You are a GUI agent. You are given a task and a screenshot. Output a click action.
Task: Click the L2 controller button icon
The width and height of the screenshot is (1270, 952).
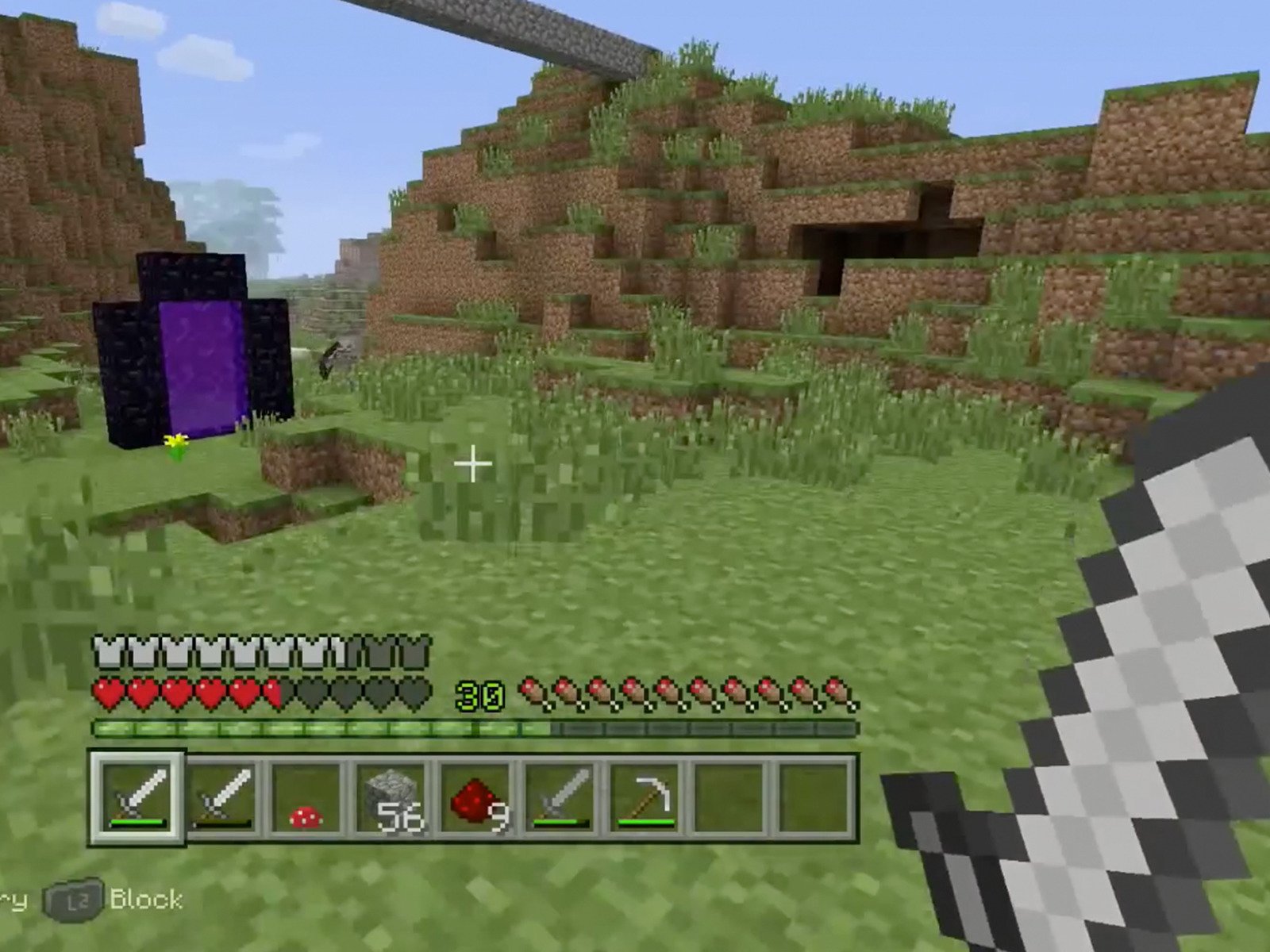coord(74,900)
